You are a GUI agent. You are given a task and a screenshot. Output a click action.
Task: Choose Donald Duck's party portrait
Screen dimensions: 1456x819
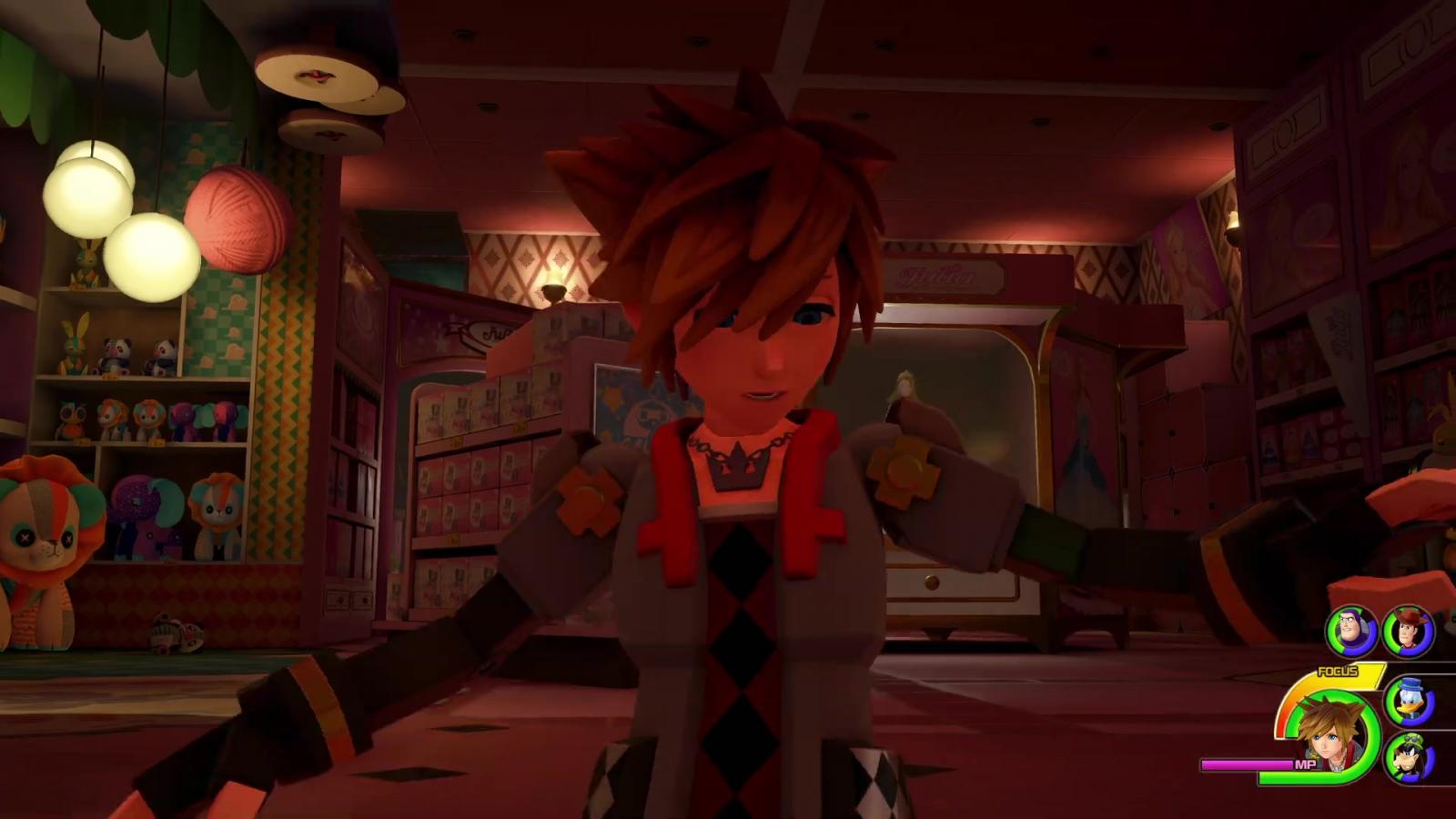click(x=1409, y=701)
